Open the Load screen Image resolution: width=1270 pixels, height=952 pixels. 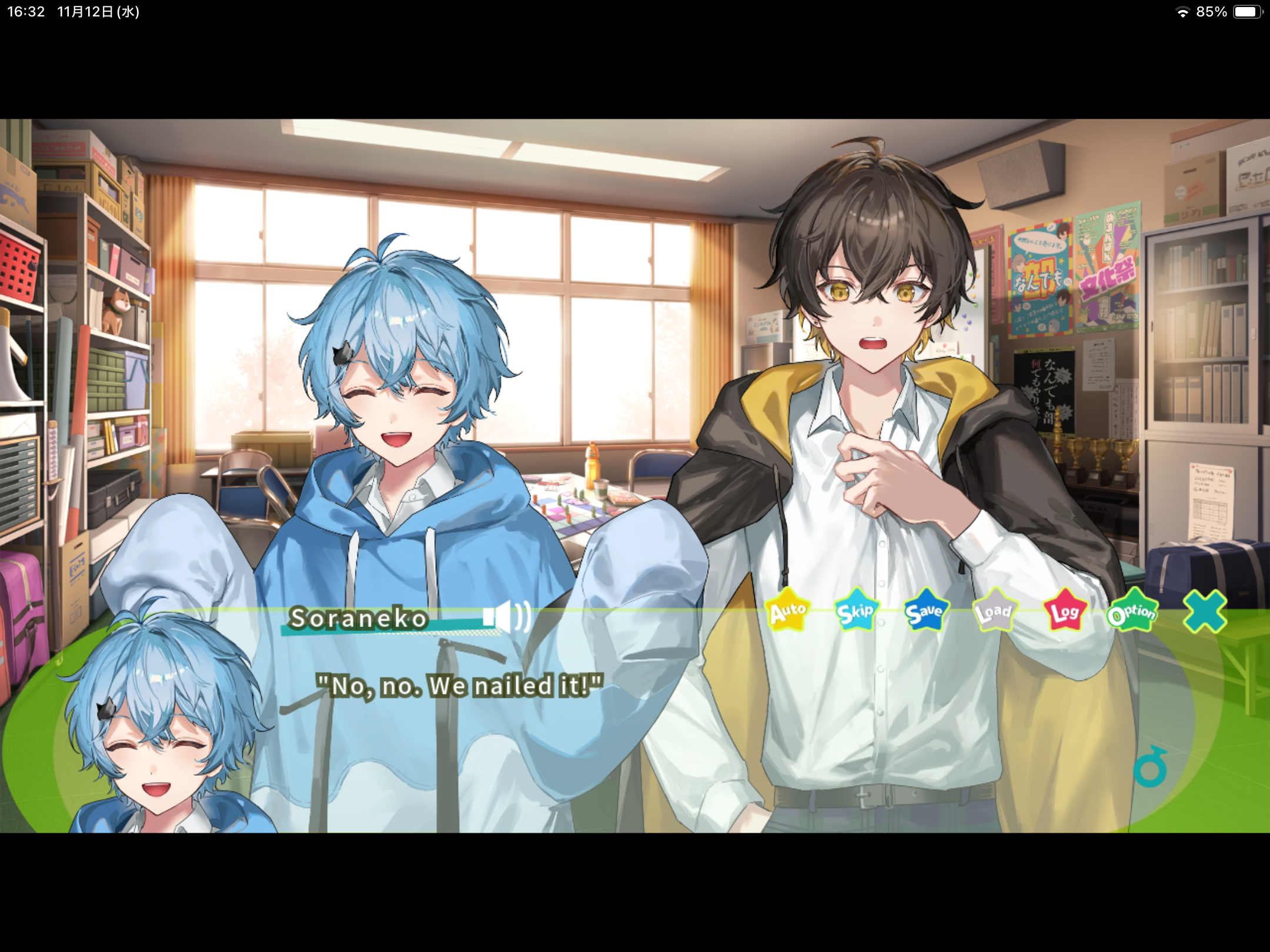(995, 613)
